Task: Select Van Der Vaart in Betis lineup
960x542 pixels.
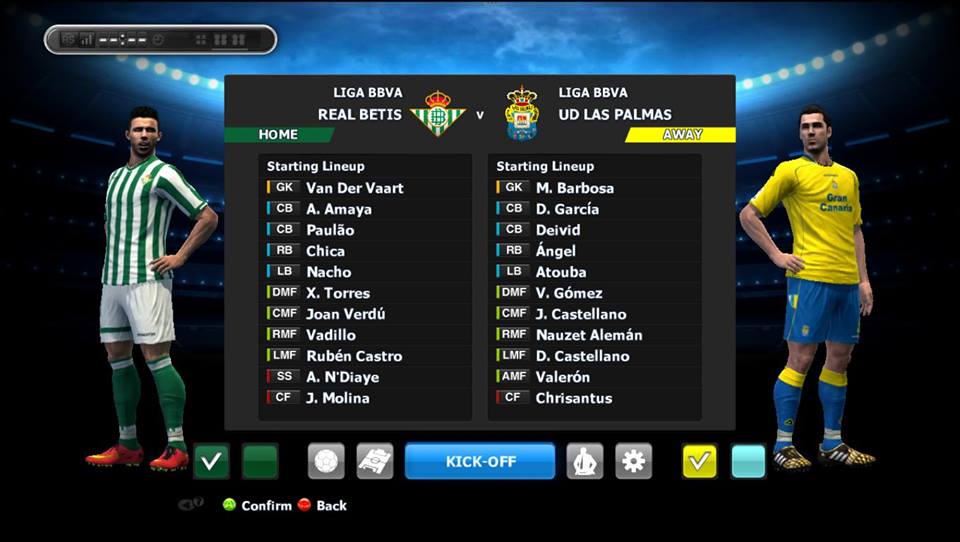Action: [x=354, y=188]
